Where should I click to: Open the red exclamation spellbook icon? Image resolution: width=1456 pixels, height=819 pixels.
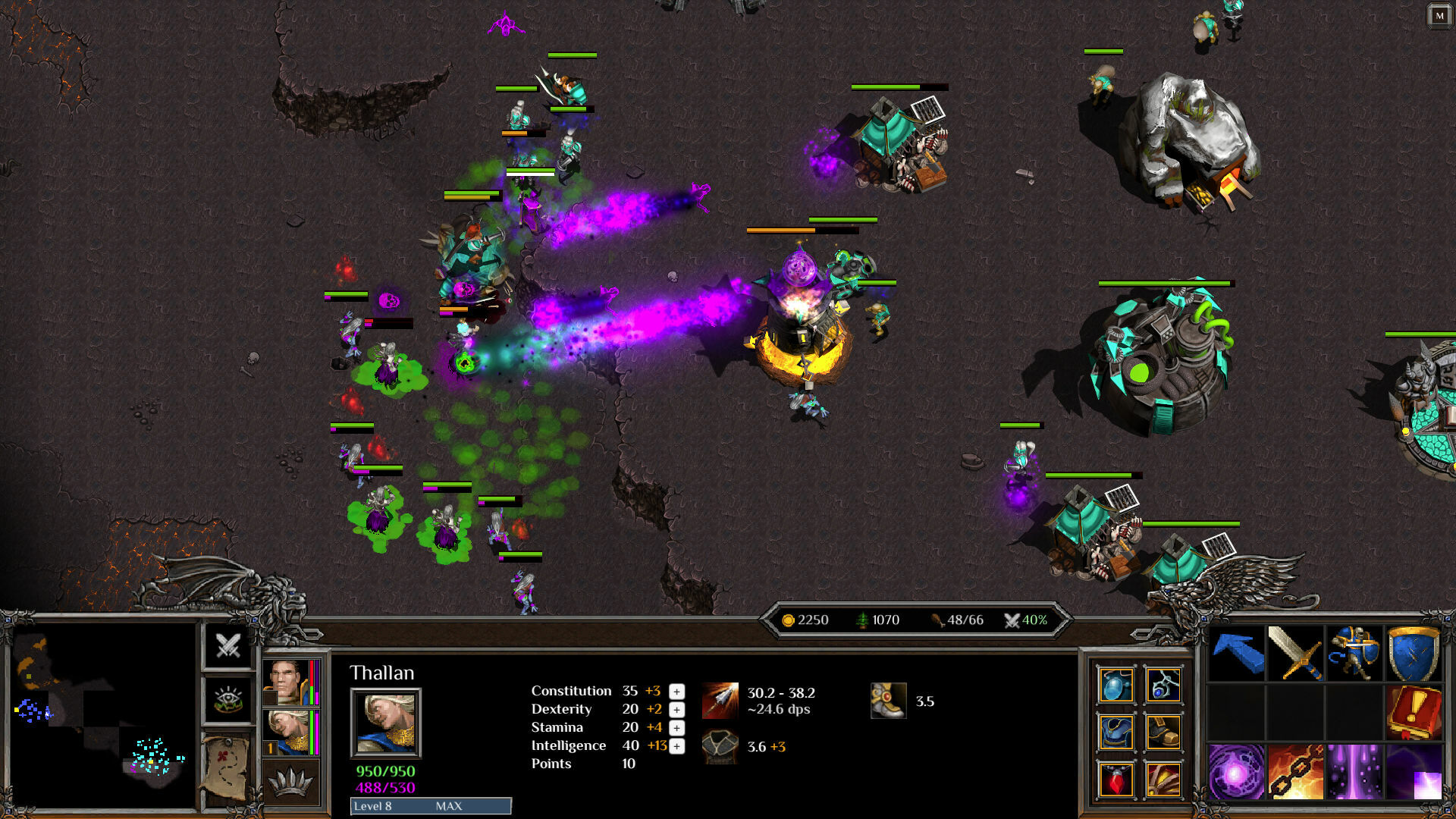coord(1414,713)
